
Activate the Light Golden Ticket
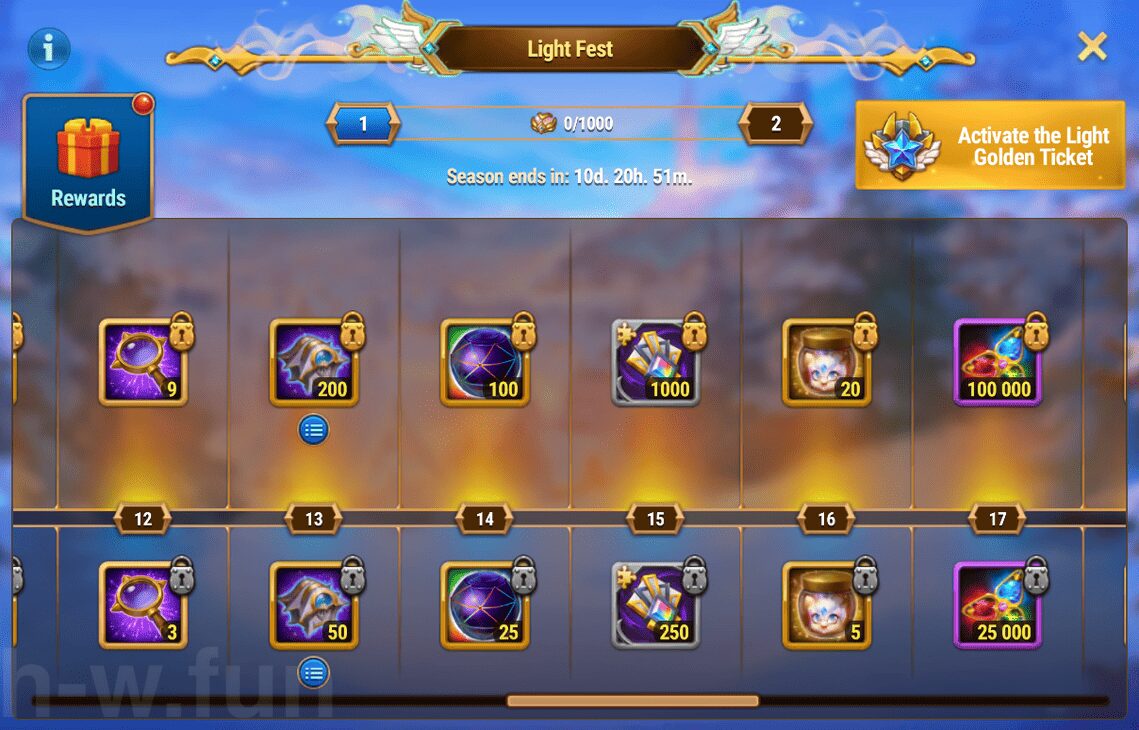[x=990, y=146]
